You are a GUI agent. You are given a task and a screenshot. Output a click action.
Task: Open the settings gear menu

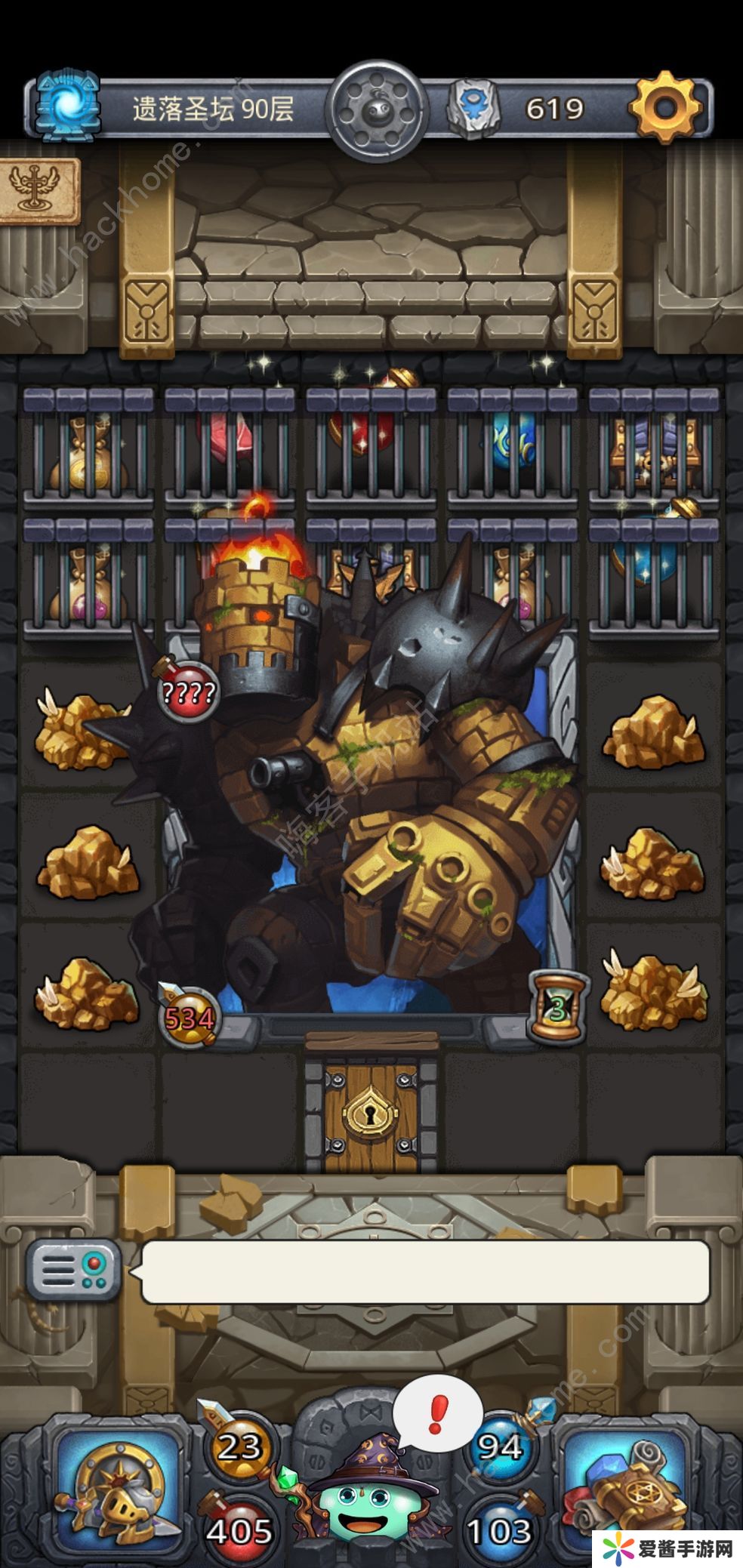pyautogui.click(x=665, y=107)
